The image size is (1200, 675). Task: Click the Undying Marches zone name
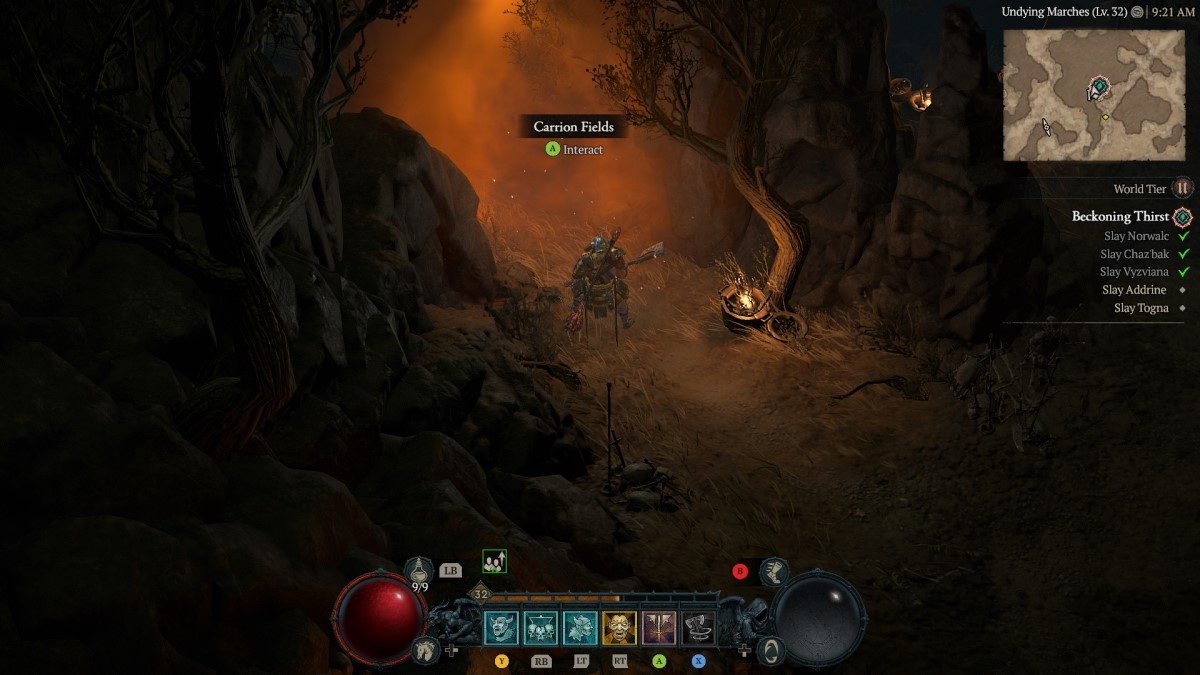1064,12
